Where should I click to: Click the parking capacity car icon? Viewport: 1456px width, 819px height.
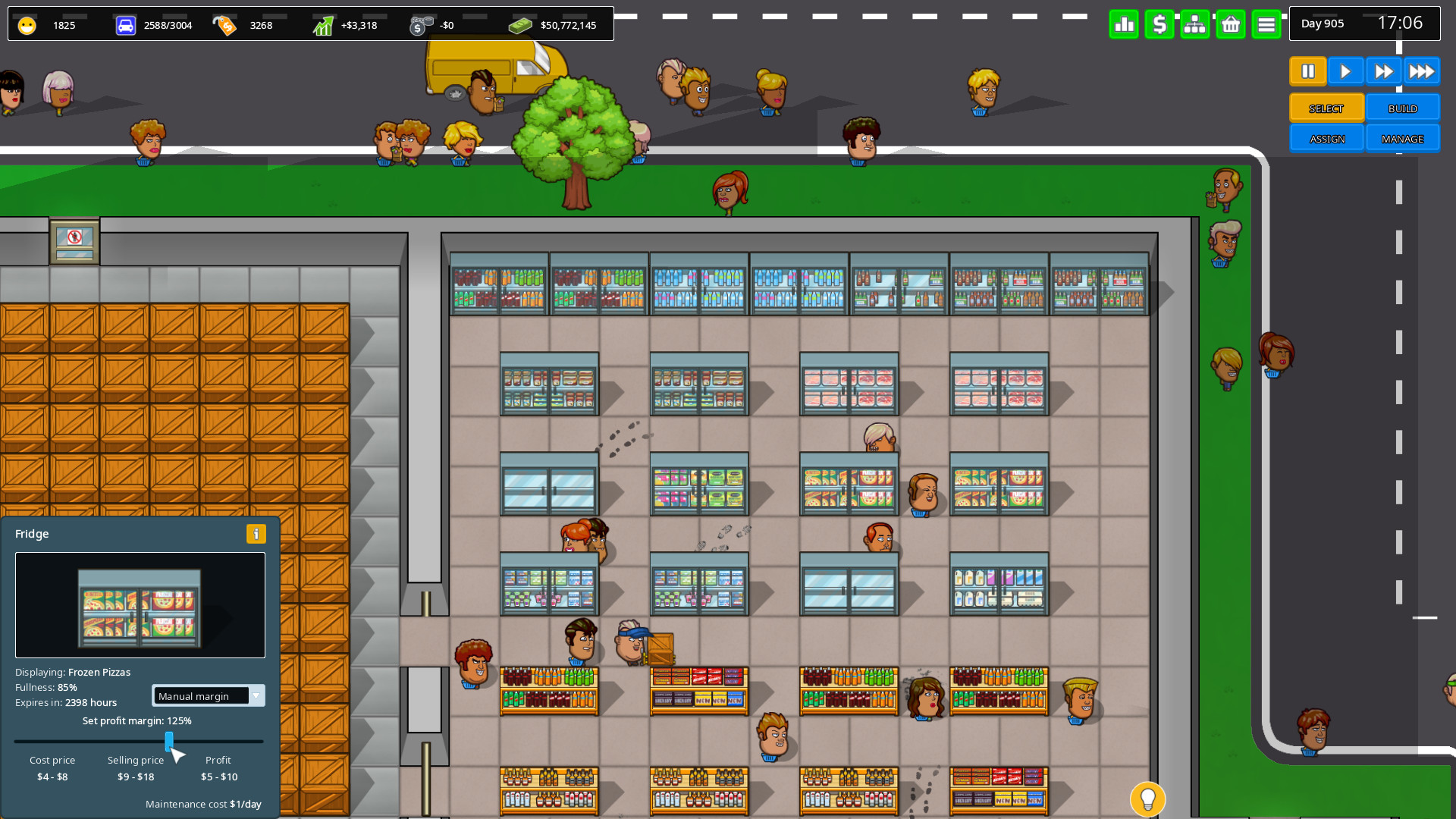click(125, 24)
